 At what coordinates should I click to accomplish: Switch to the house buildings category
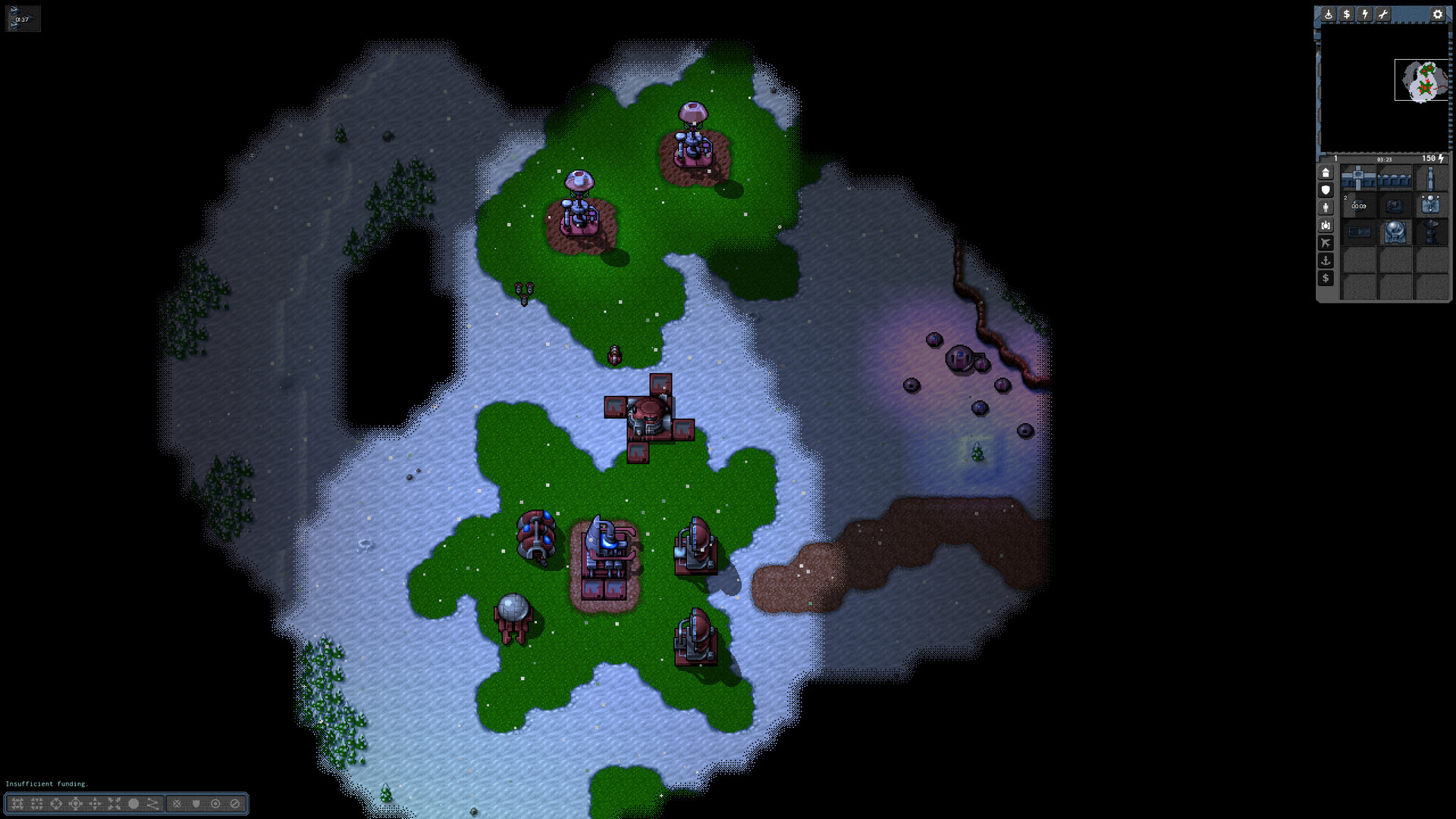pyautogui.click(x=1326, y=173)
